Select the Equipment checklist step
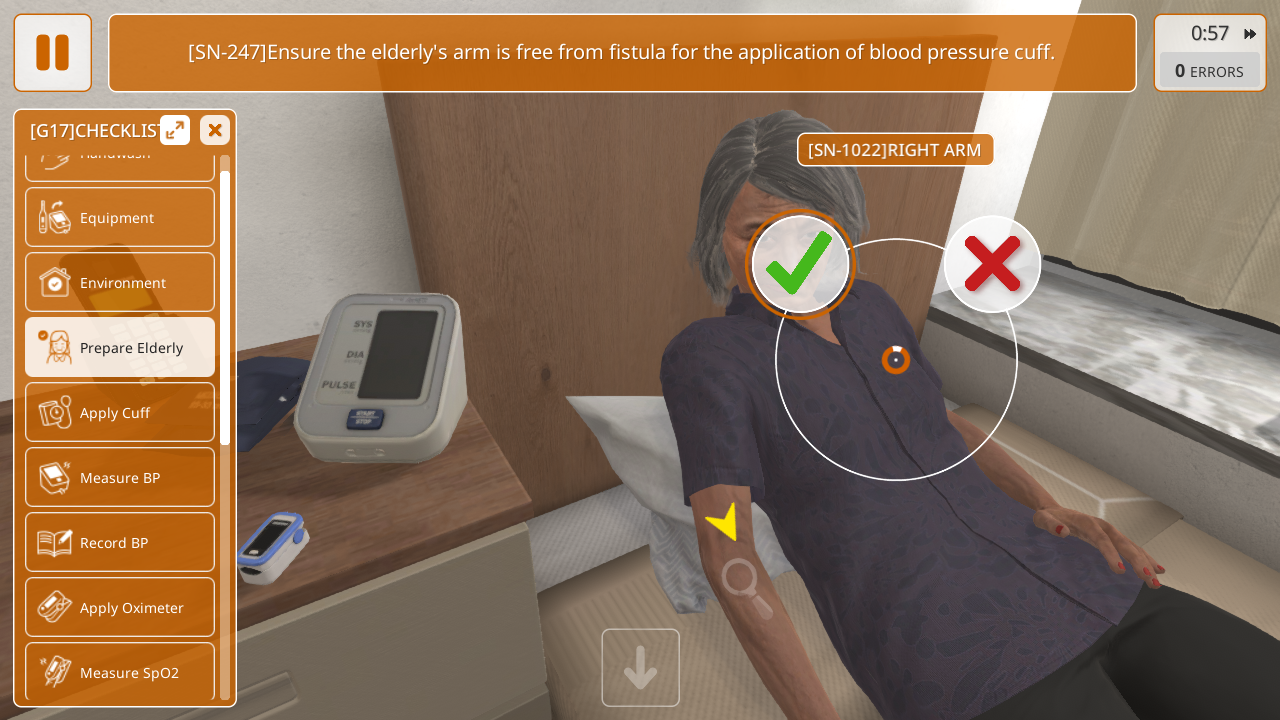Image resolution: width=1280 pixels, height=720 pixels. [x=120, y=217]
